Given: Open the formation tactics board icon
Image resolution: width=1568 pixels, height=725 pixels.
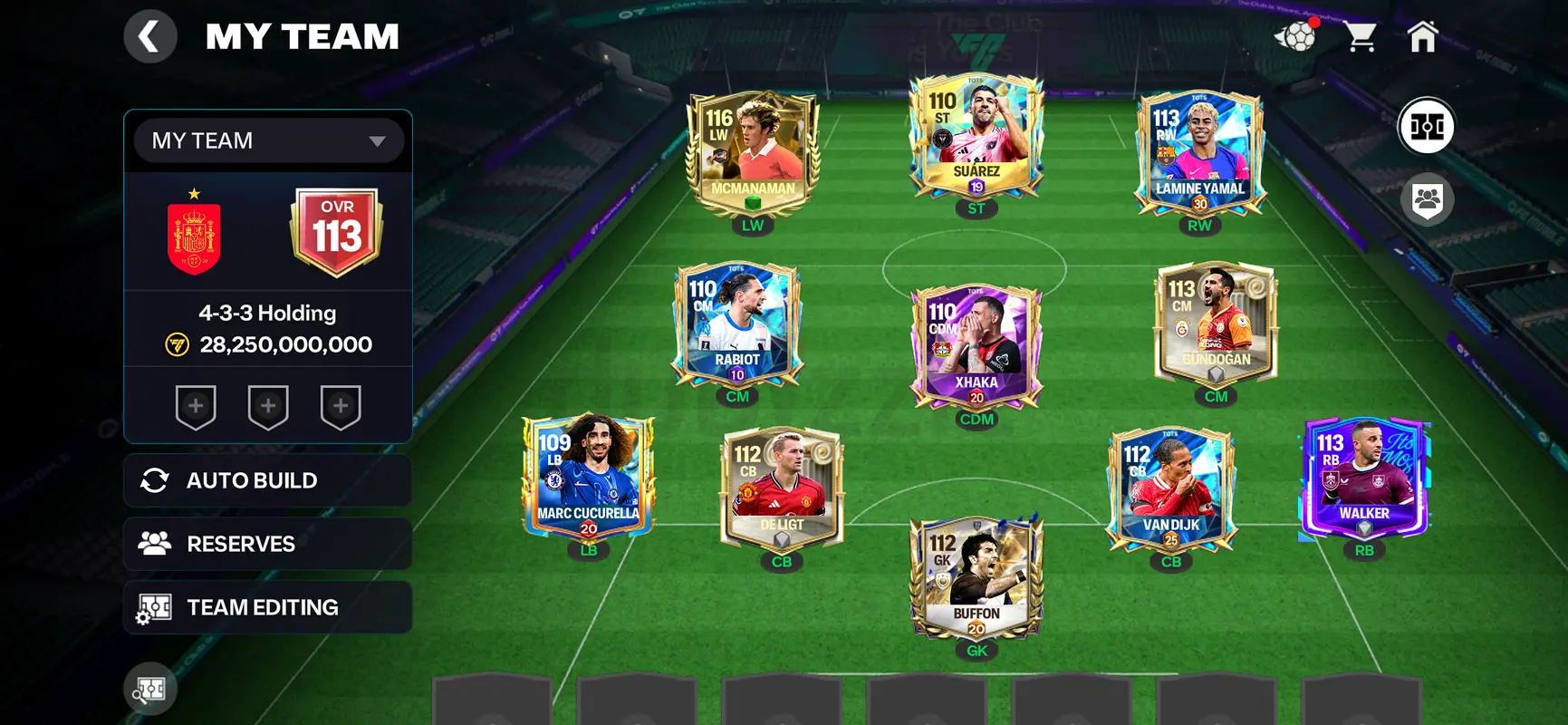Looking at the screenshot, I should point(1427,127).
